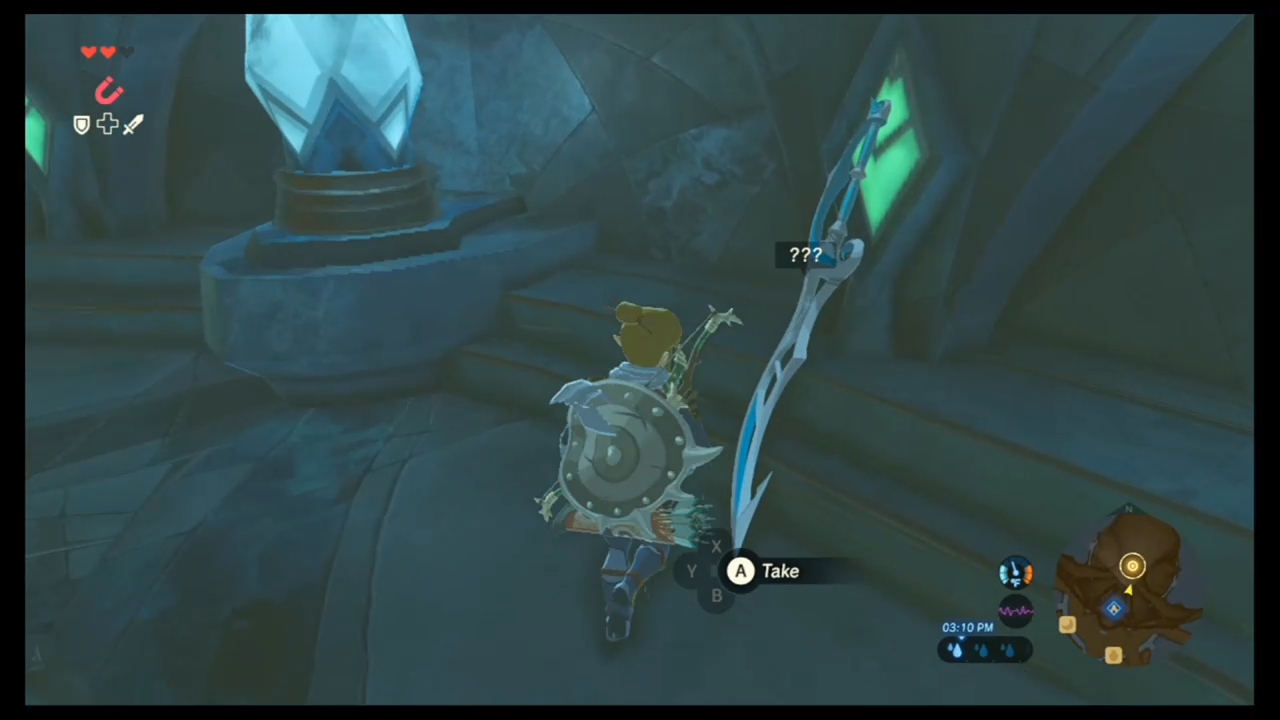Toggle the first filled heart icon

pos(88,52)
